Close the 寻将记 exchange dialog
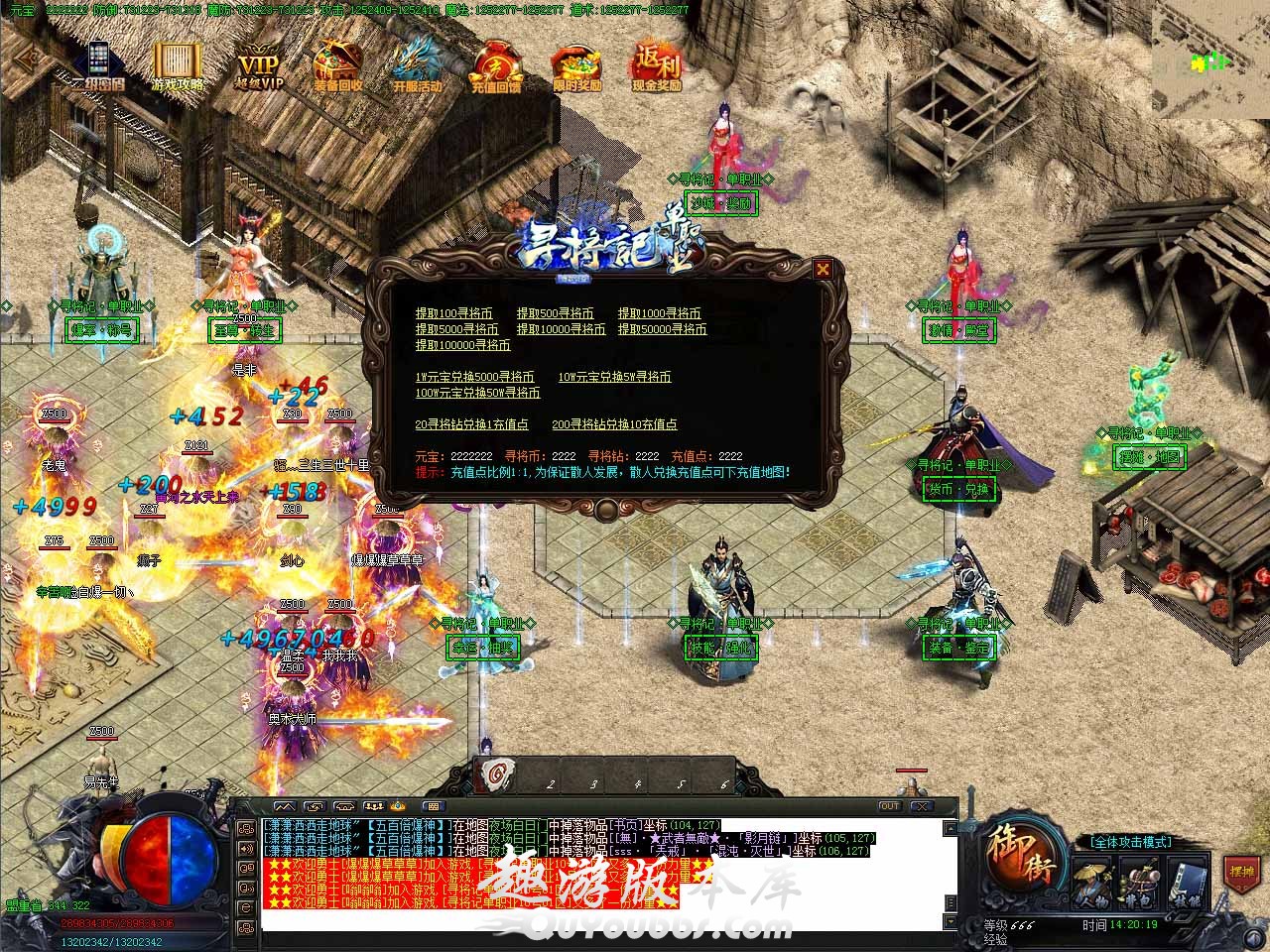This screenshot has height=952, width=1270. (x=823, y=268)
